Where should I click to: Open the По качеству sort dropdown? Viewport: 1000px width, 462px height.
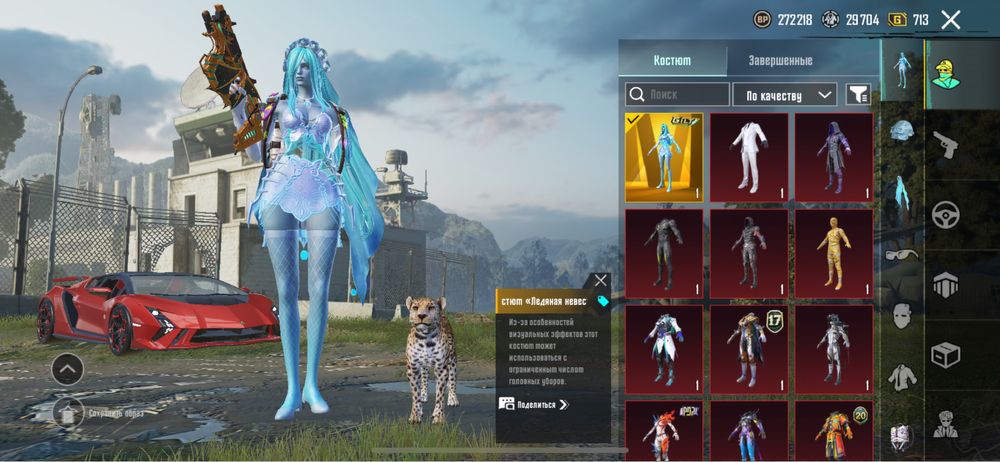785,95
